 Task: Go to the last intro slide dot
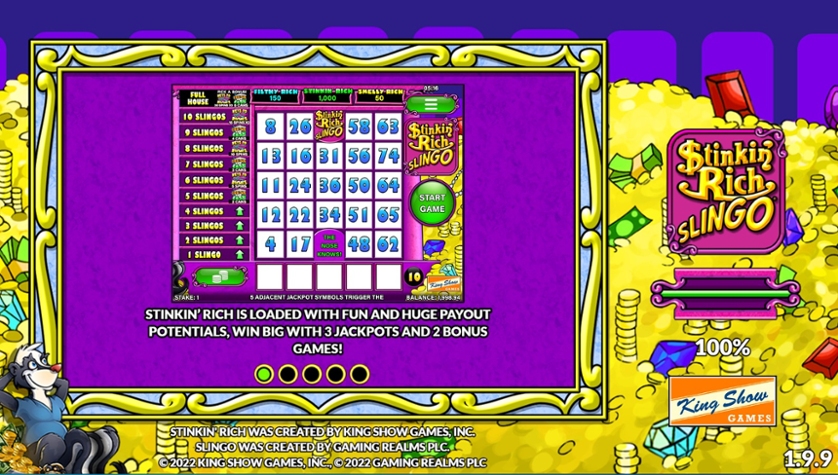(x=360, y=374)
